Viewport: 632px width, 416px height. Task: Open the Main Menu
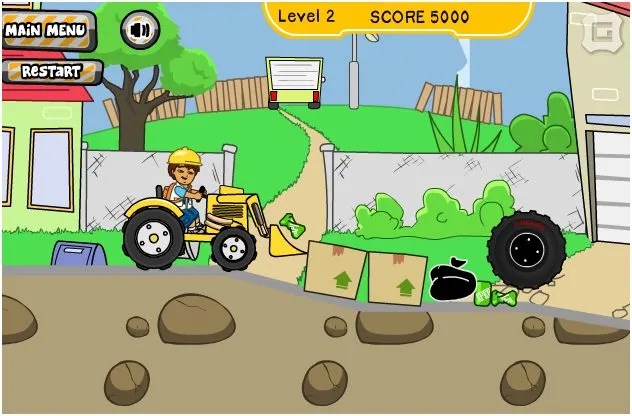[x=46, y=30]
